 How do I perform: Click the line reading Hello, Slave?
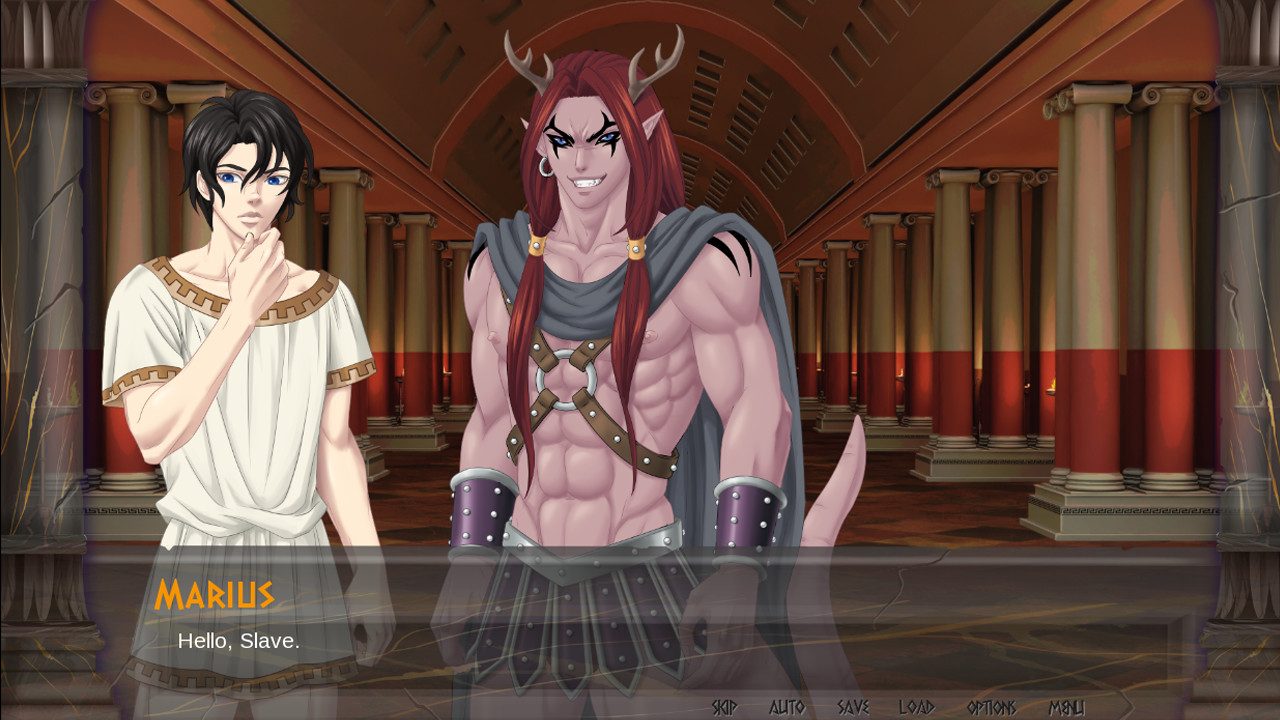tap(240, 643)
